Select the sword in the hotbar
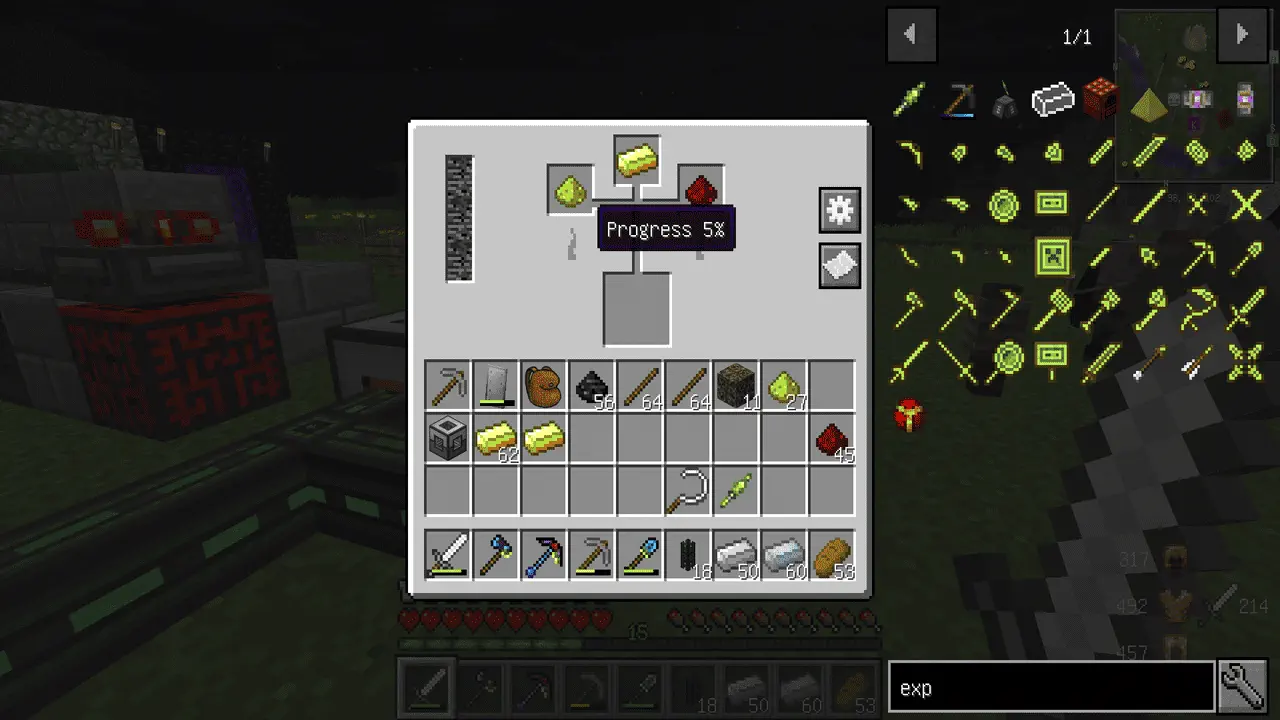Screen dimensions: 1280x720 tap(448, 556)
